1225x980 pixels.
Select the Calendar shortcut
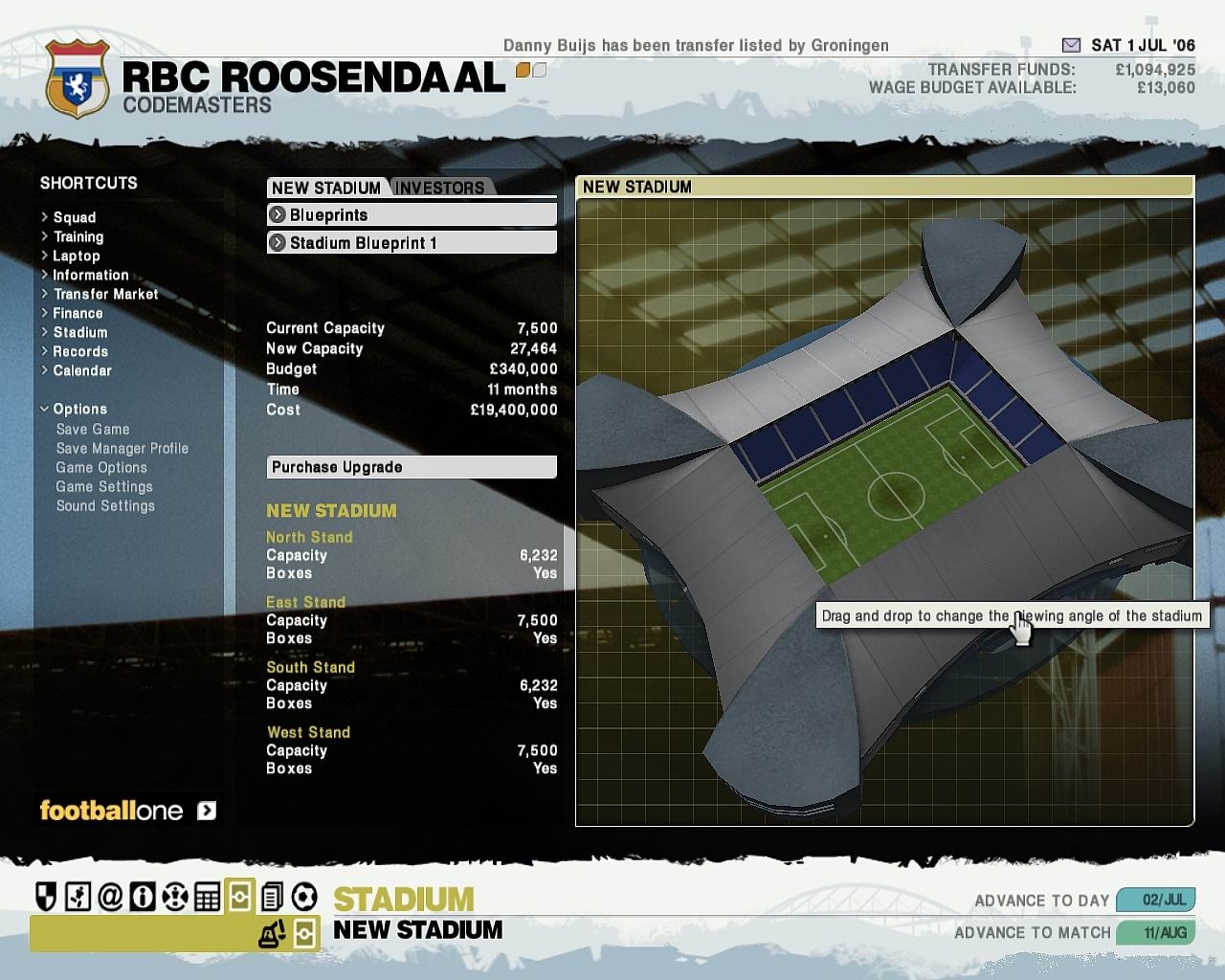(x=81, y=370)
